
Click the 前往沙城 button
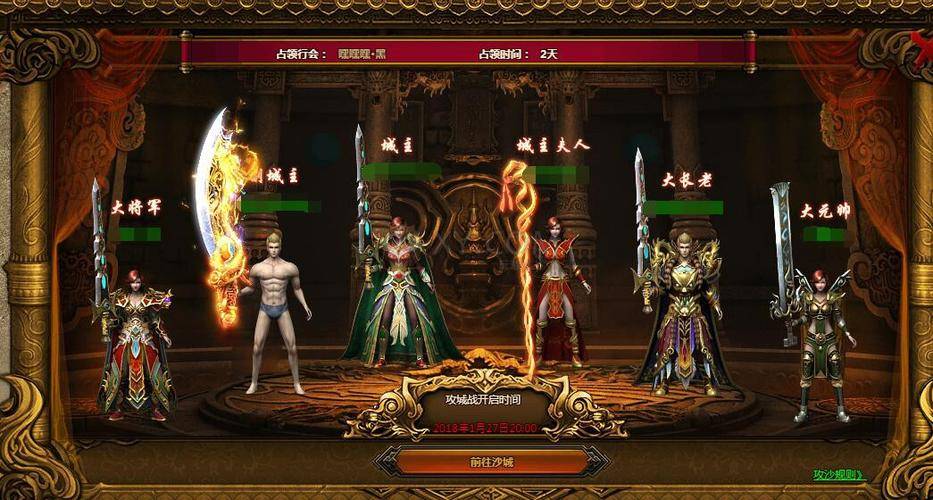(491, 462)
